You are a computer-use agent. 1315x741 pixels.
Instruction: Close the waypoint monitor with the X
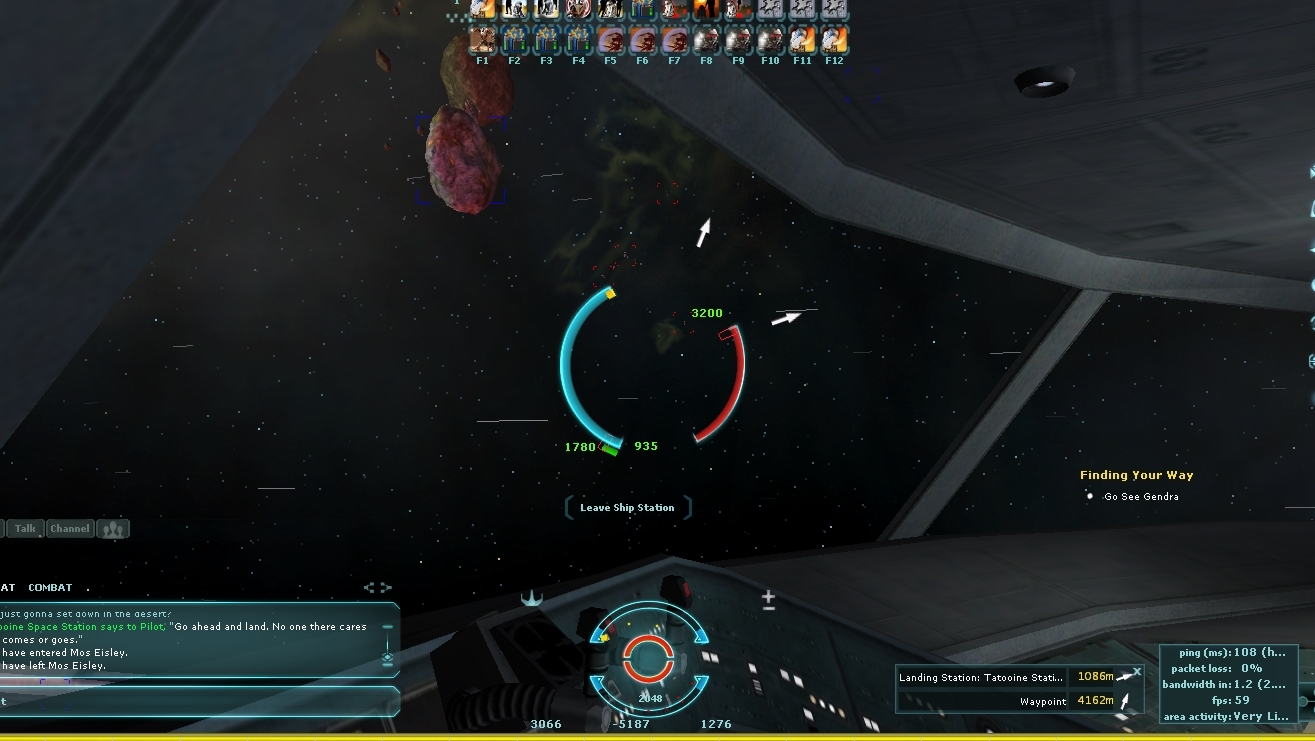pyautogui.click(x=1136, y=671)
